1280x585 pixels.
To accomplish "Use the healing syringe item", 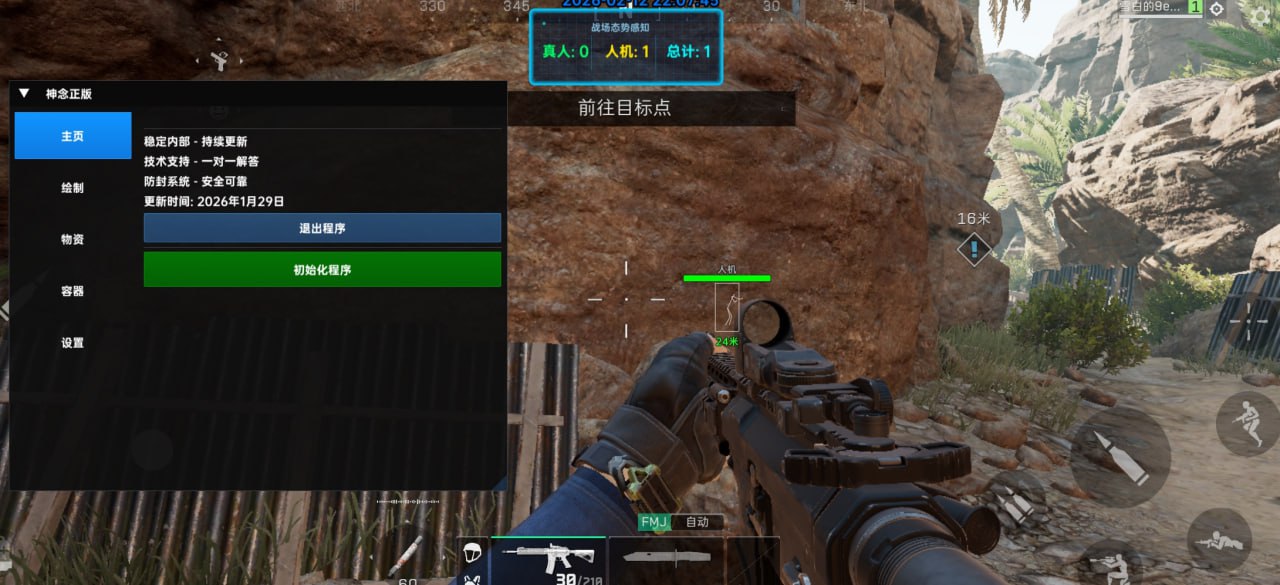I will tap(405, 555).
